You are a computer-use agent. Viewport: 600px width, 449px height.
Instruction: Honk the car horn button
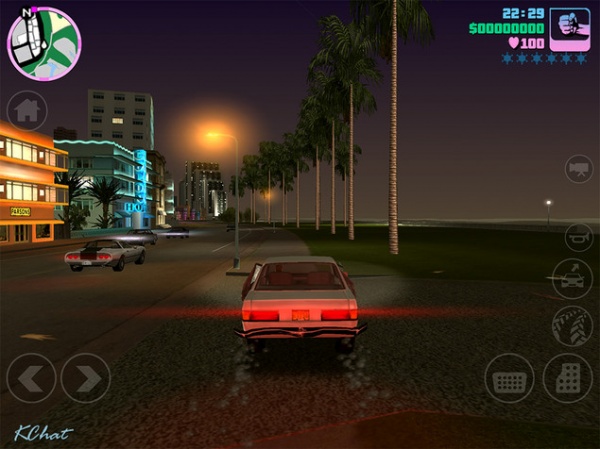pos(578,236)
